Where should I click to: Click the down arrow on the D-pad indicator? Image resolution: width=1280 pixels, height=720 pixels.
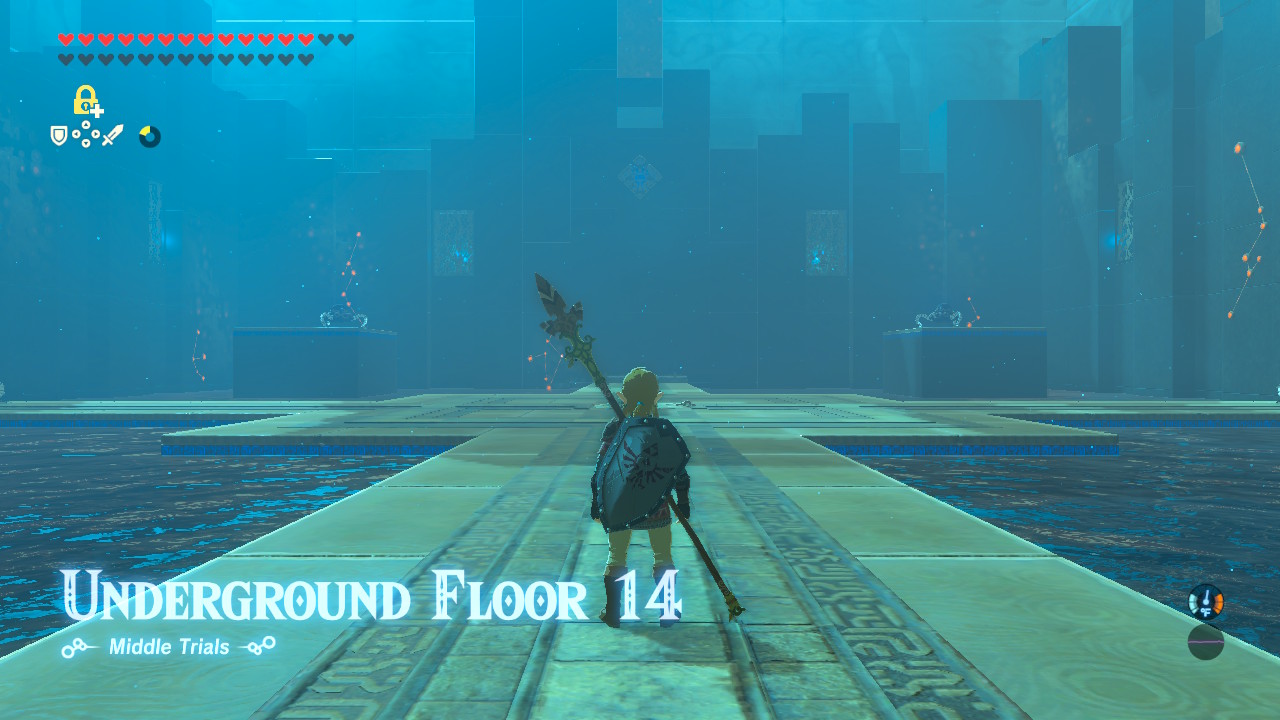pos(86,143)
